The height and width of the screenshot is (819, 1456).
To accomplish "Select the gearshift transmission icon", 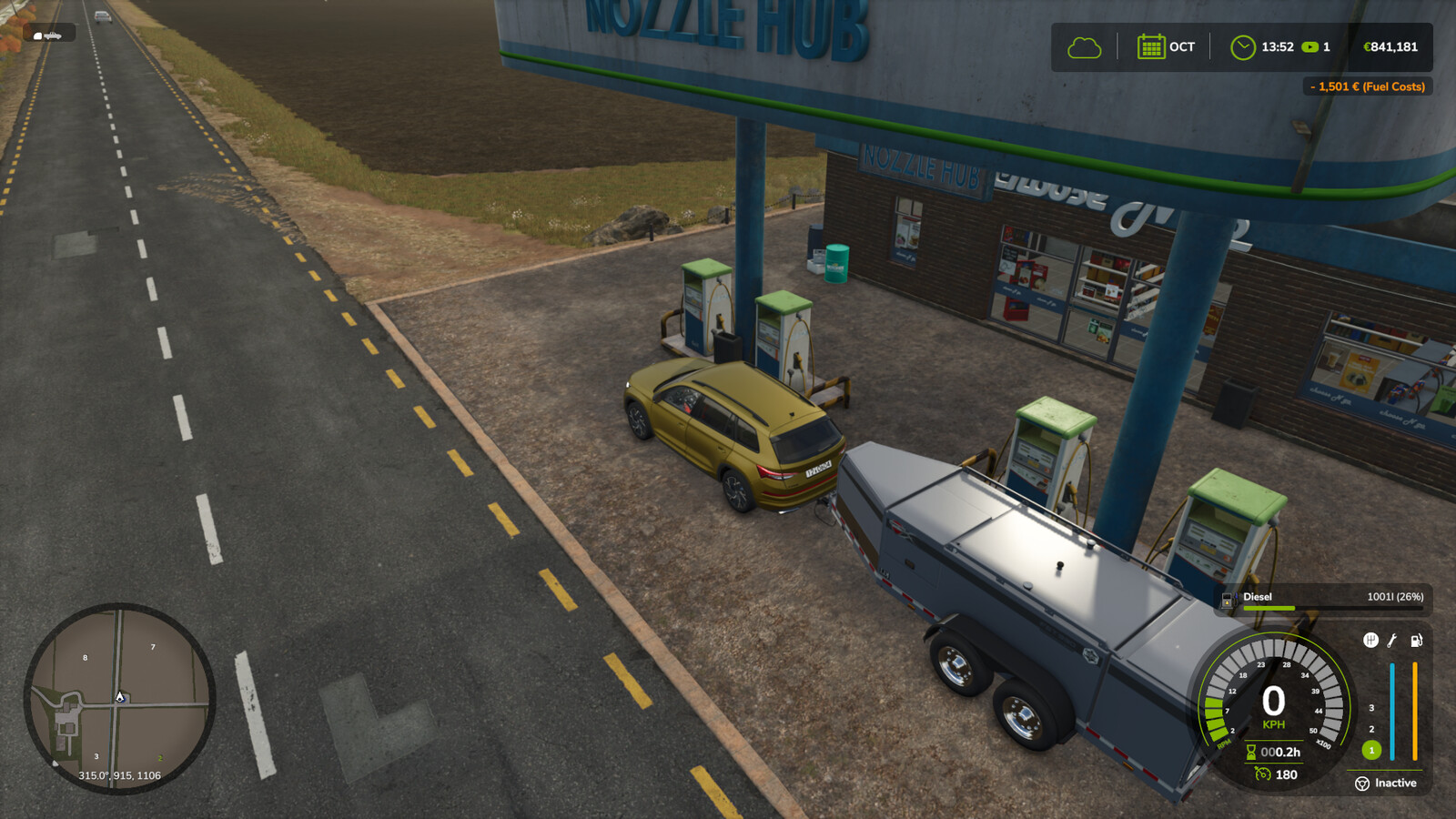I will tap(1371, 640).
